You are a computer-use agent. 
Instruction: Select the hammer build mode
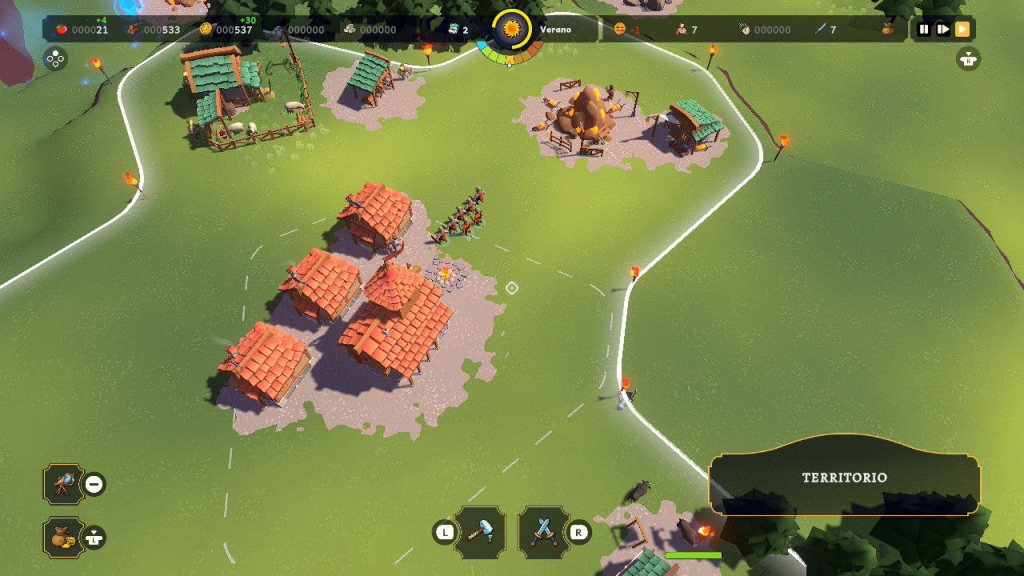tap(486, 531)
